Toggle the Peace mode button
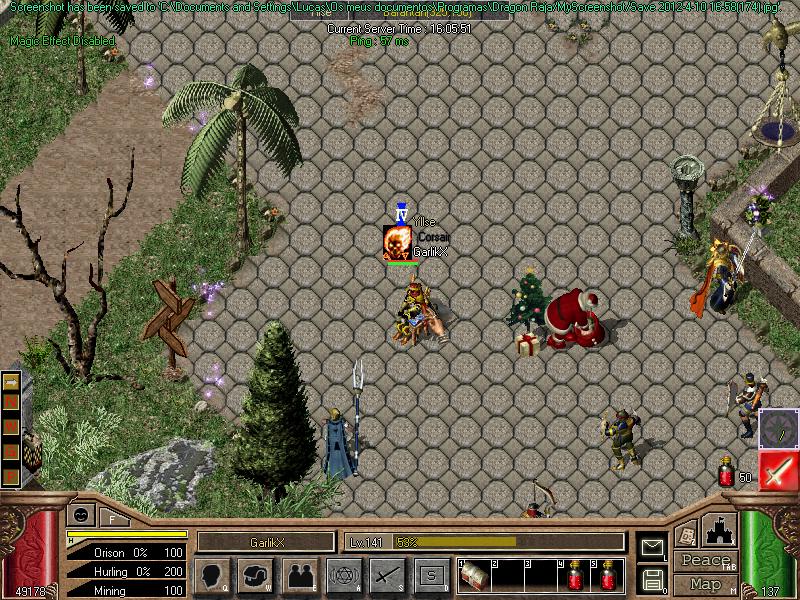Image resolution: width=800 pixels, height=600 pixels. point(706,561)
